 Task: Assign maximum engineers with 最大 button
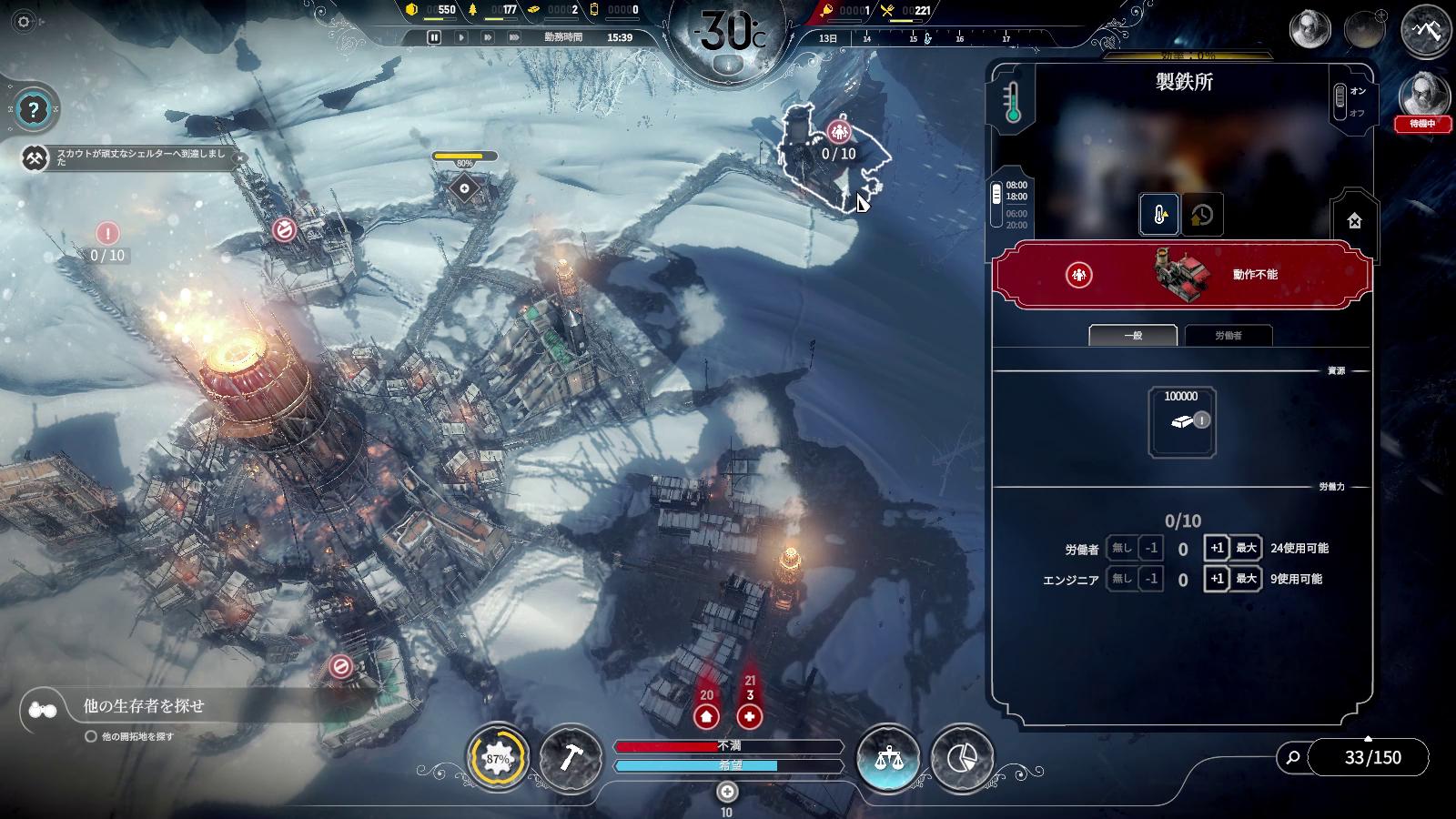pyautogui.click(x=1246, y=579)
